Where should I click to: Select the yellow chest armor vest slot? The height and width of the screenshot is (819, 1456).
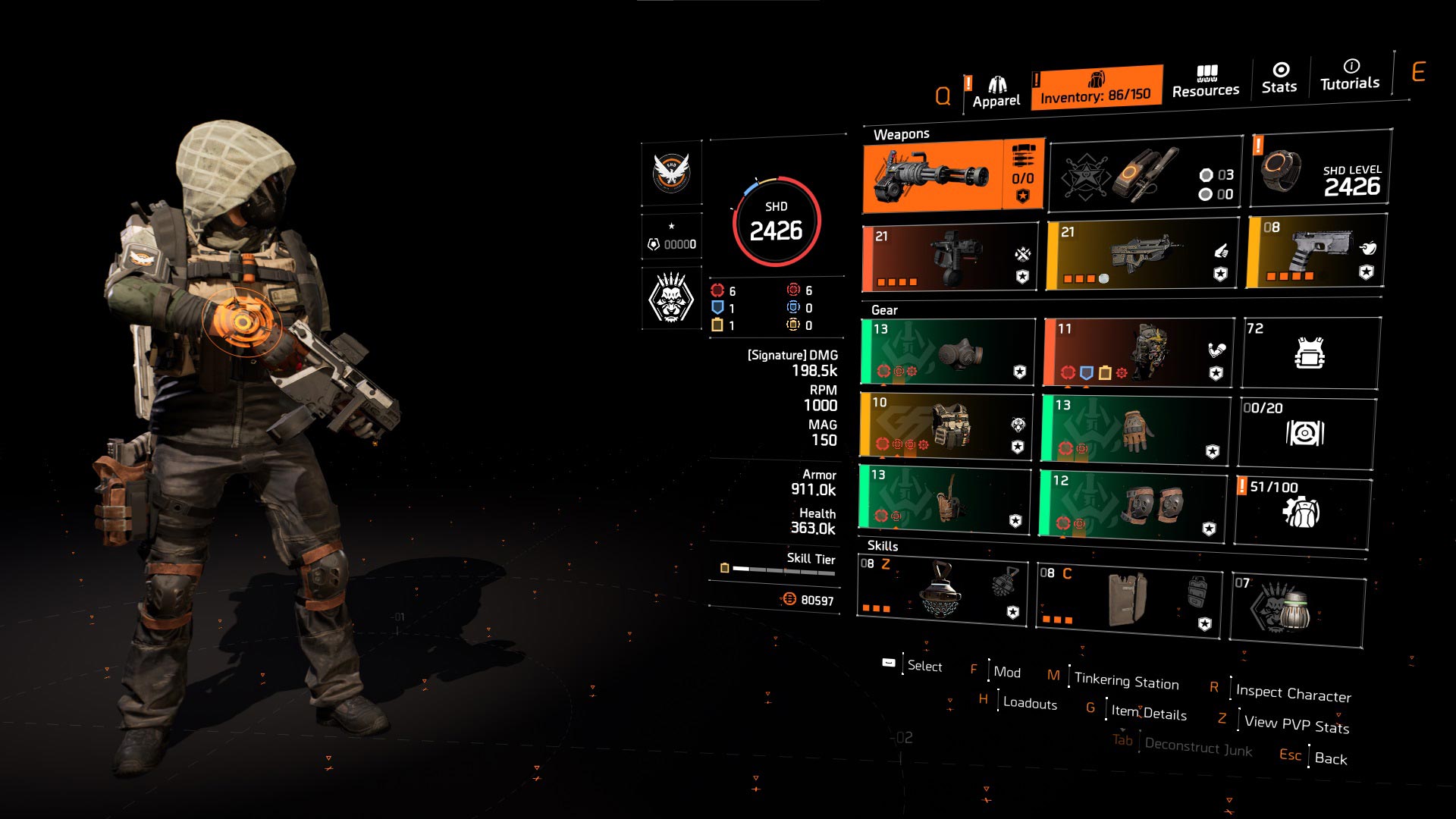(946, 425)
